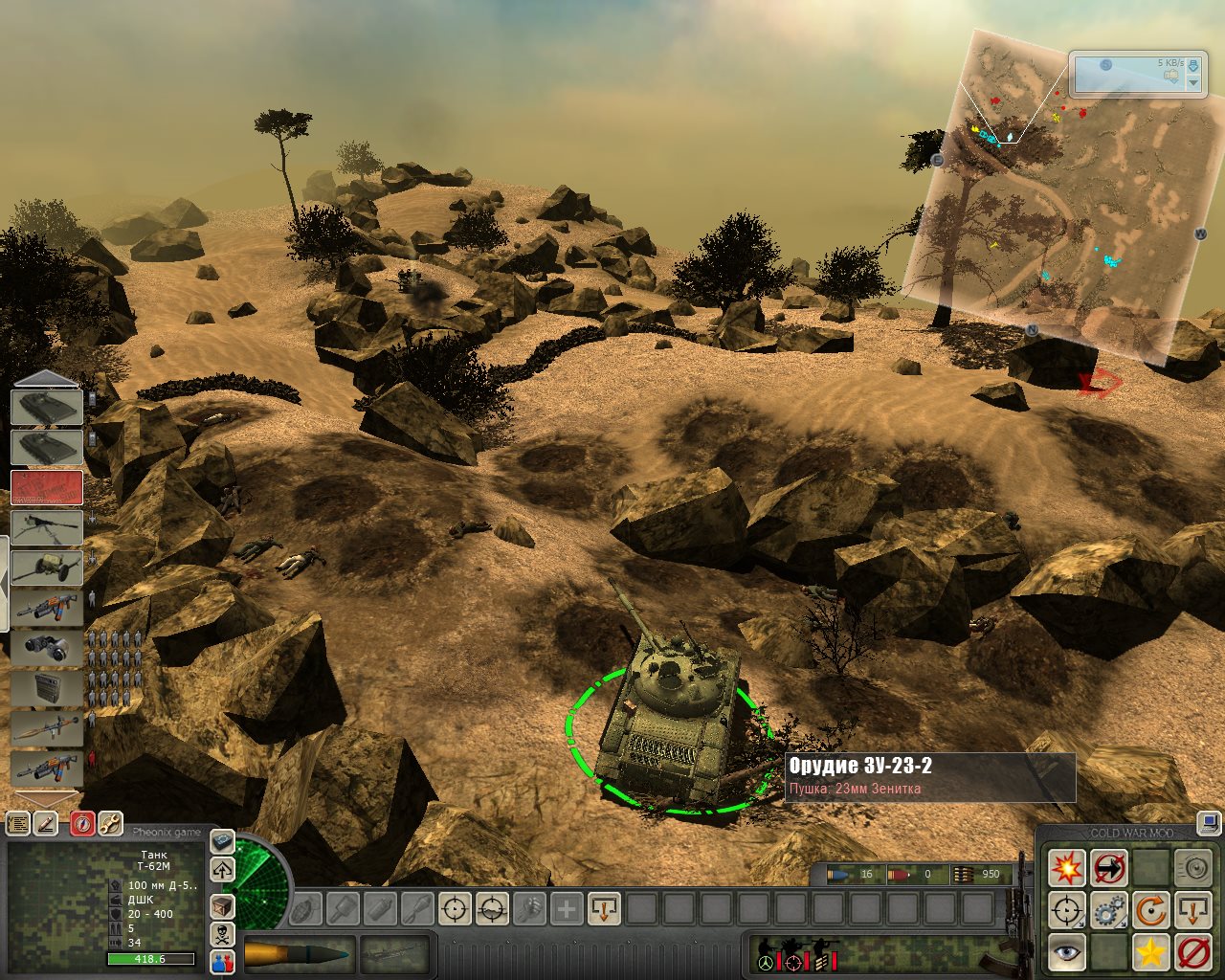Viewport: 1225px width, 980px height.
Task: Select the binoculars unit group
Action: coord(46,647)
